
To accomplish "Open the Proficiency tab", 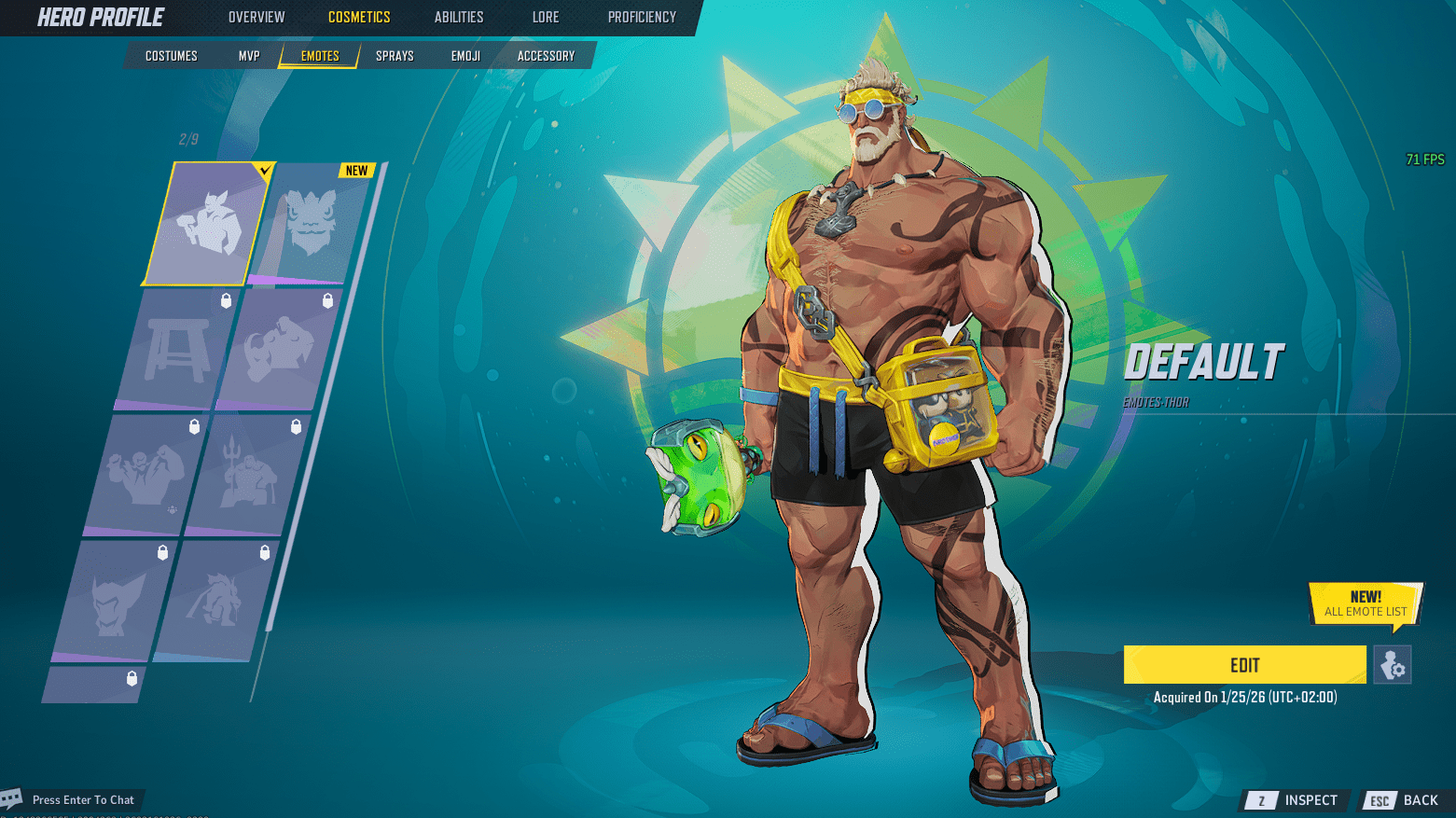I will 642,17.
